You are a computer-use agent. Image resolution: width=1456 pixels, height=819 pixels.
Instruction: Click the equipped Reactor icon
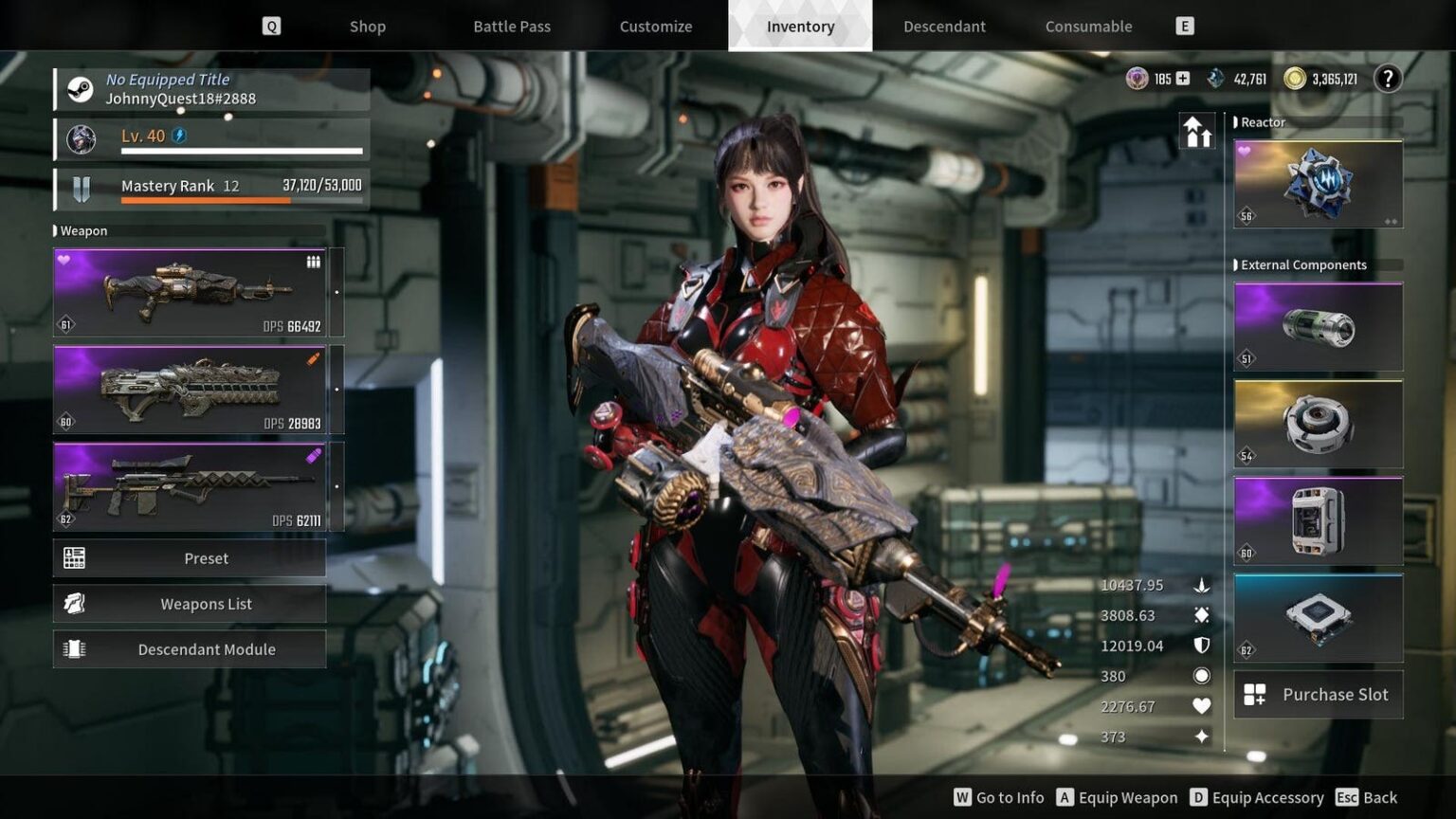tap(1317, 183)
